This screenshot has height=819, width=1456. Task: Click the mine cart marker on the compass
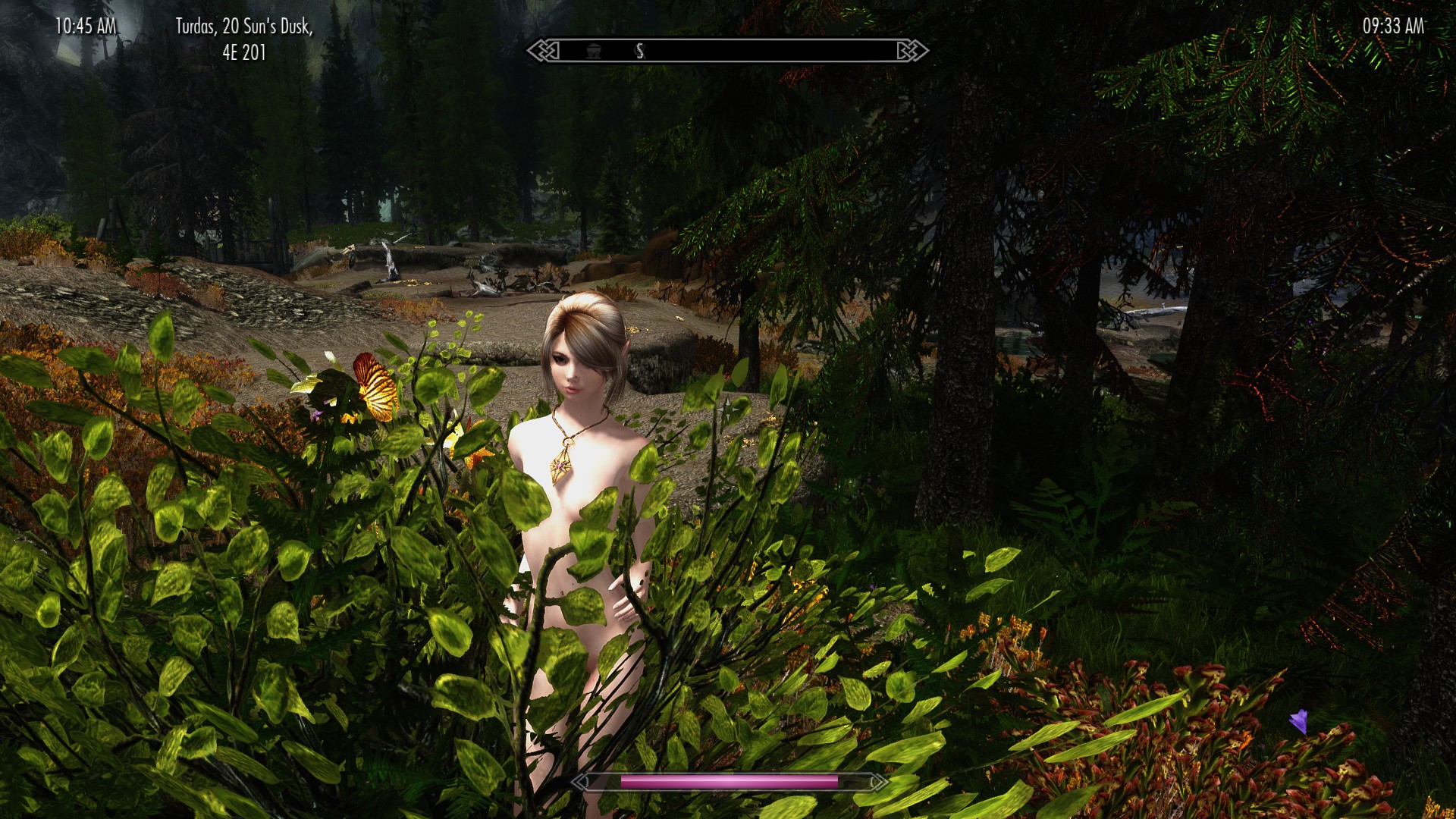pyautogui.click(x=592, y=51)
